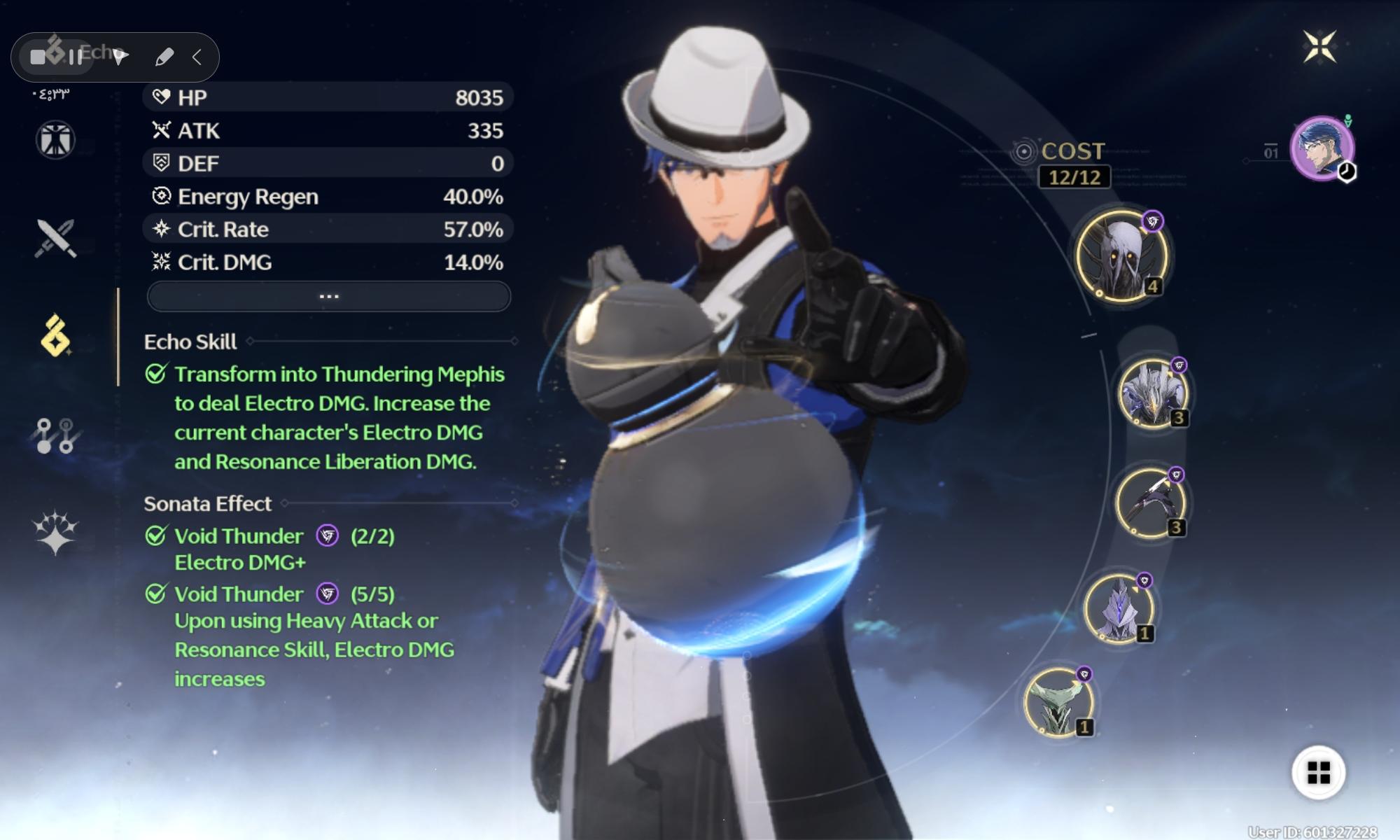
Task: Open the grid menu button
Action: point(1318,773)
